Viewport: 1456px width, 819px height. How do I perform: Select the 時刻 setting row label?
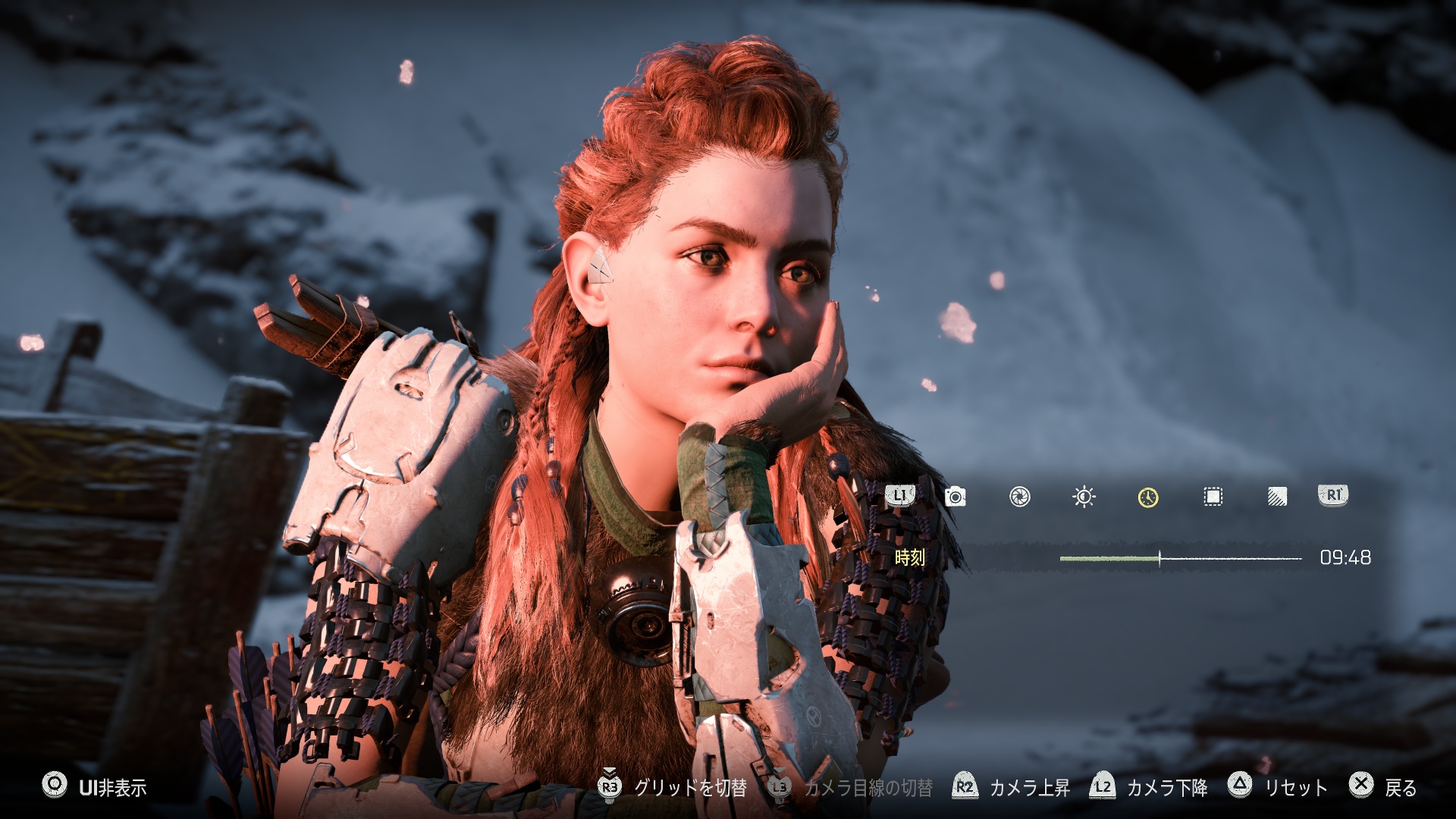[910, 558]
